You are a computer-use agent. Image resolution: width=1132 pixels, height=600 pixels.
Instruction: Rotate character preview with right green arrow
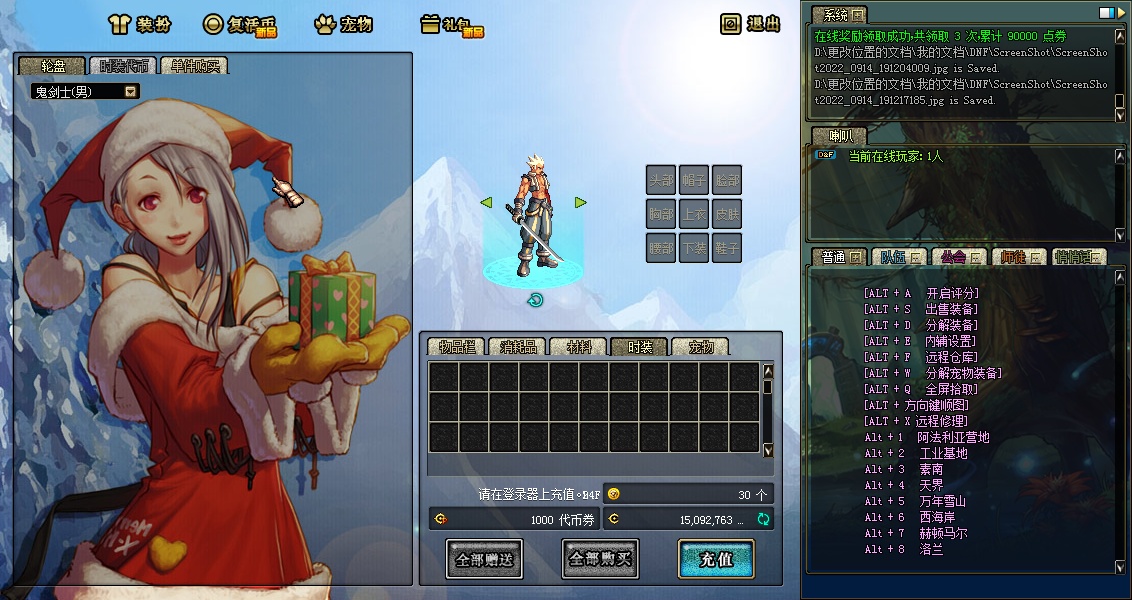click(580, 202)
